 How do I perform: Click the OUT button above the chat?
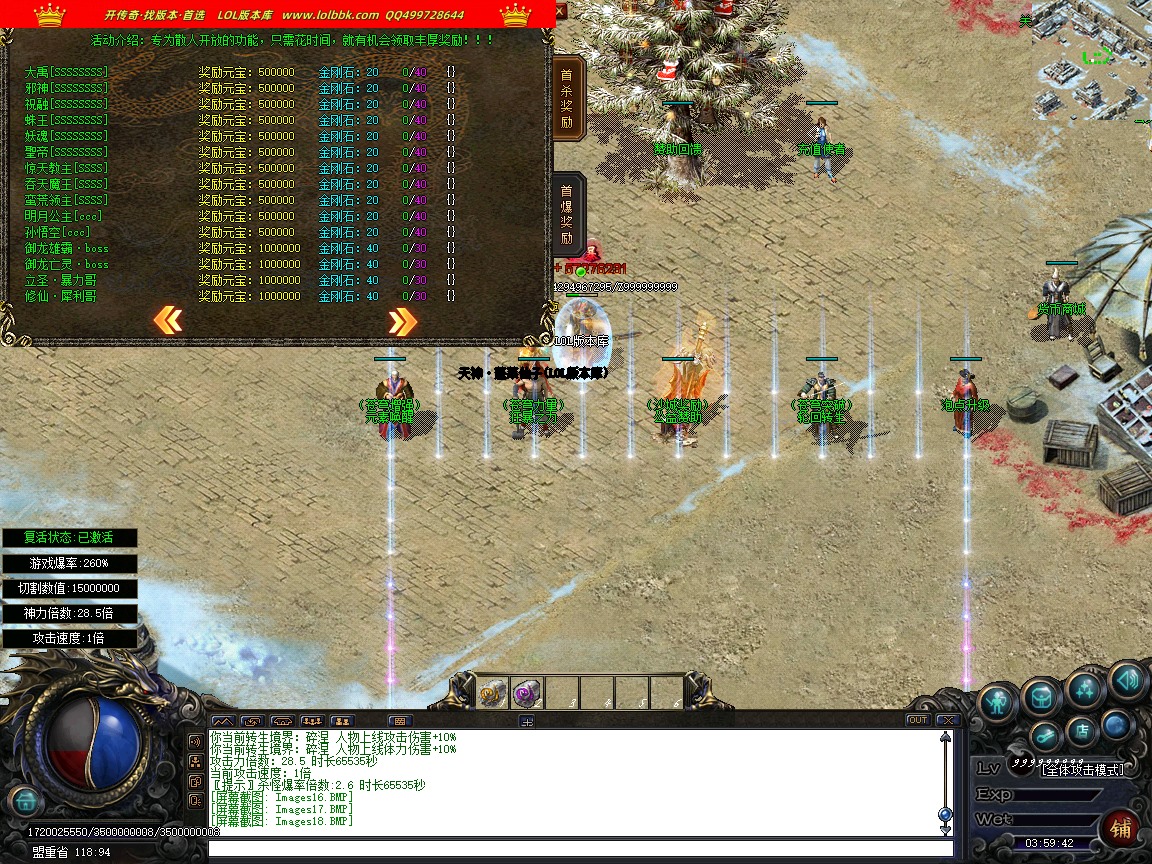pos(917,720)
